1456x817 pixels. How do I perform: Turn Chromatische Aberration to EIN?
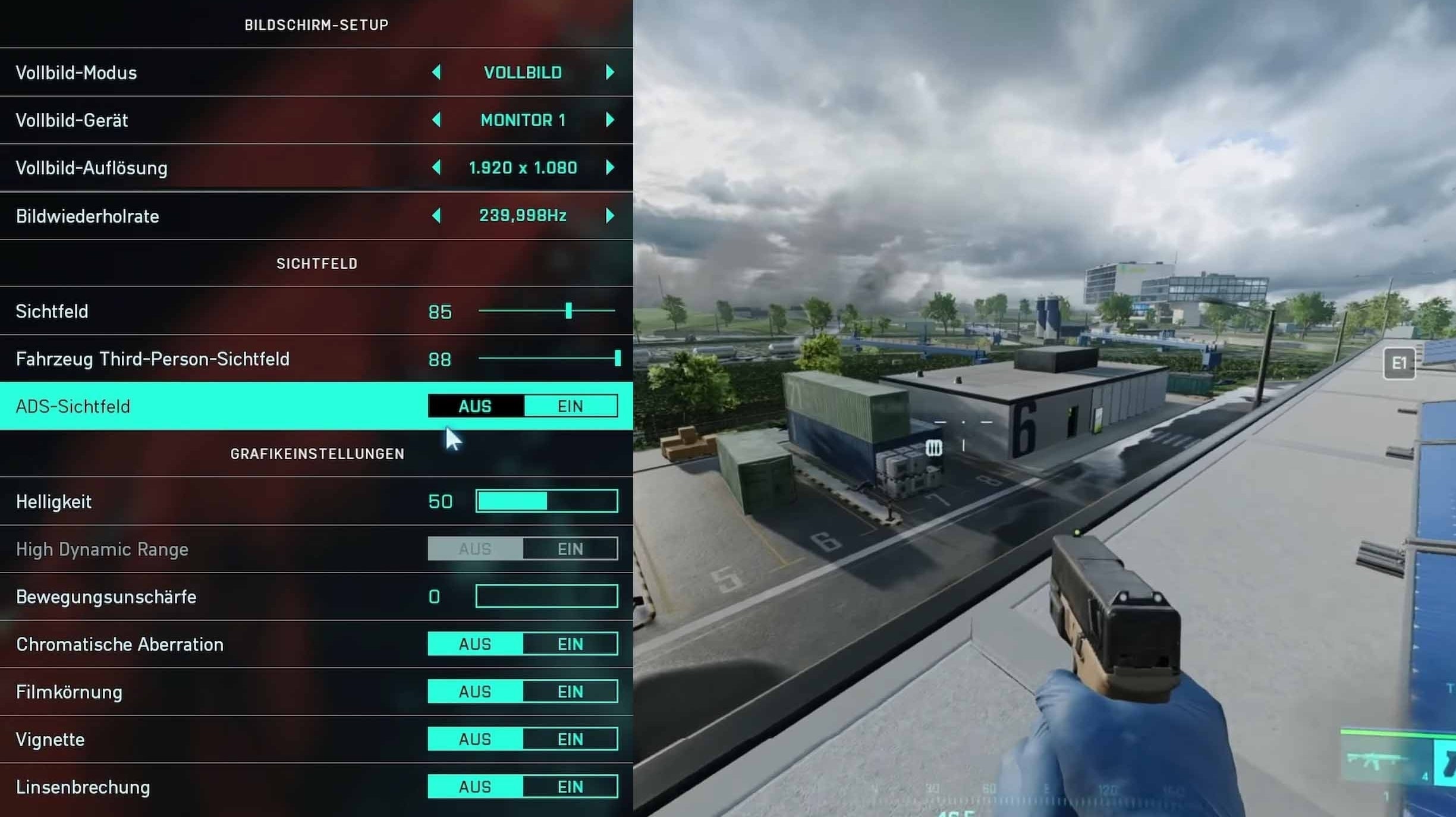pyautogui.click(x=570, y=643)
